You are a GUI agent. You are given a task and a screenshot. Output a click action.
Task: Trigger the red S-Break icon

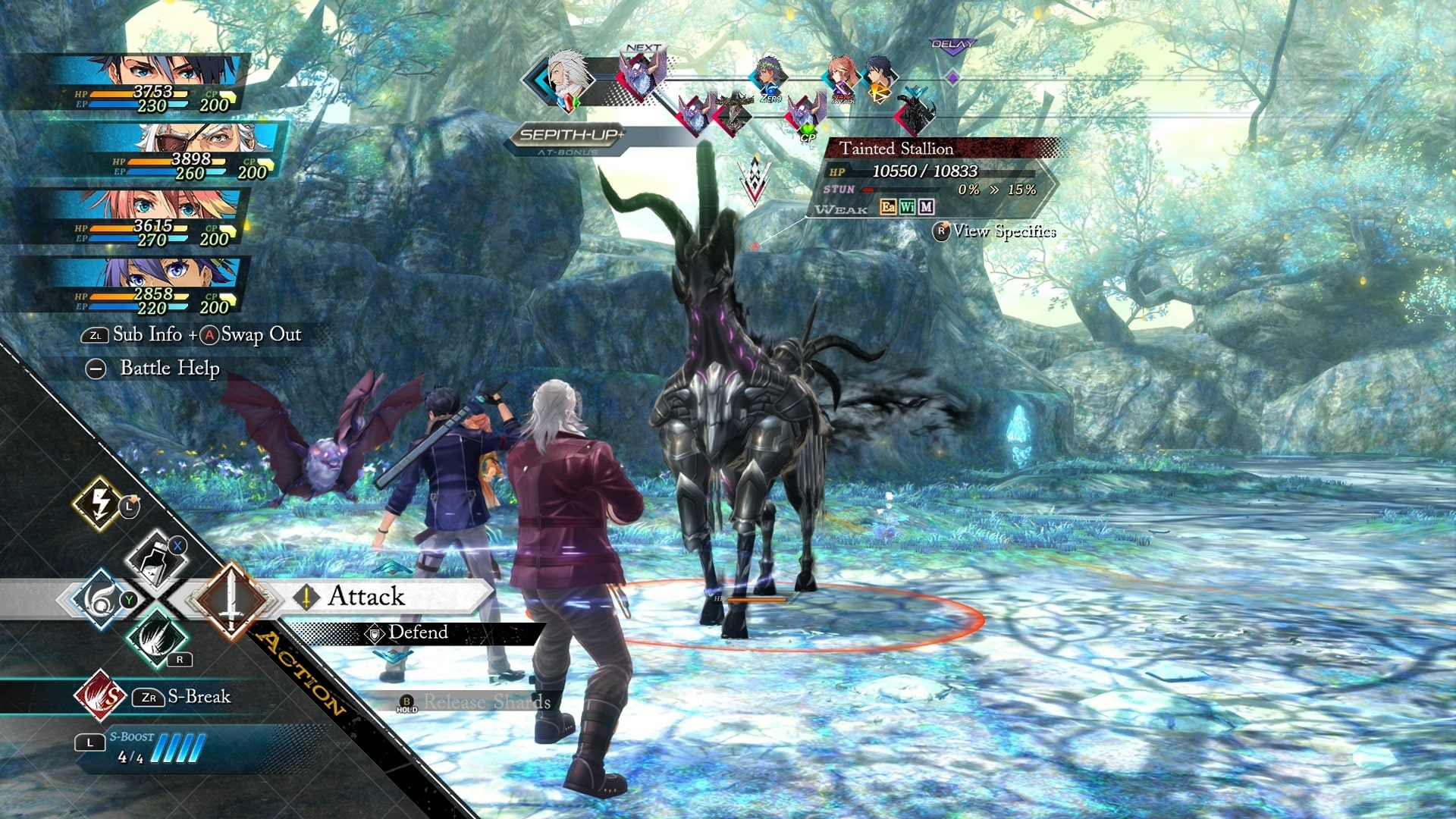coord(100,695)
